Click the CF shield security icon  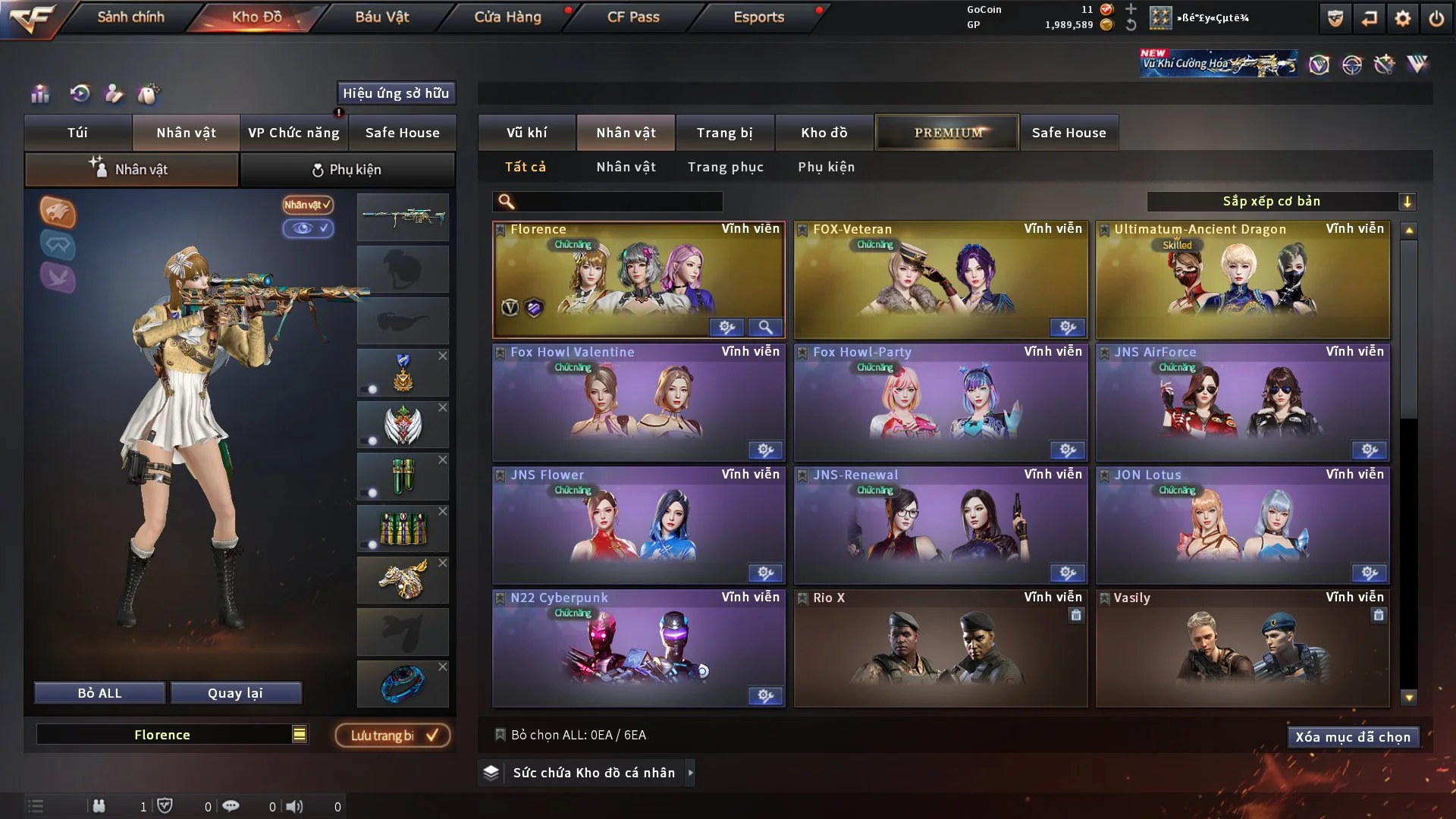click(x=1334, y=18)
